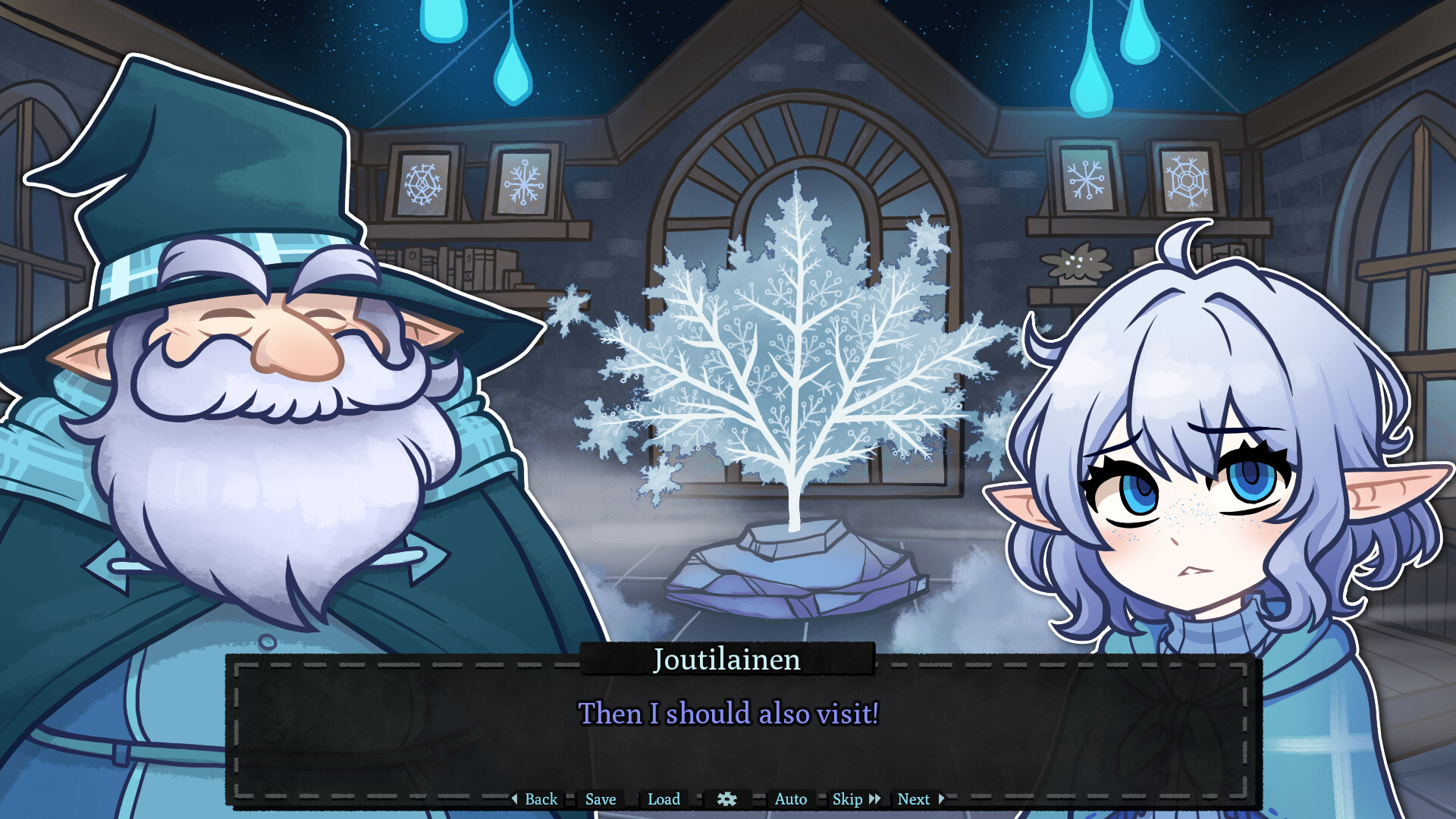Screen dimensions: 1456x819
Task: Activate Skip mode
Action: 847,799
